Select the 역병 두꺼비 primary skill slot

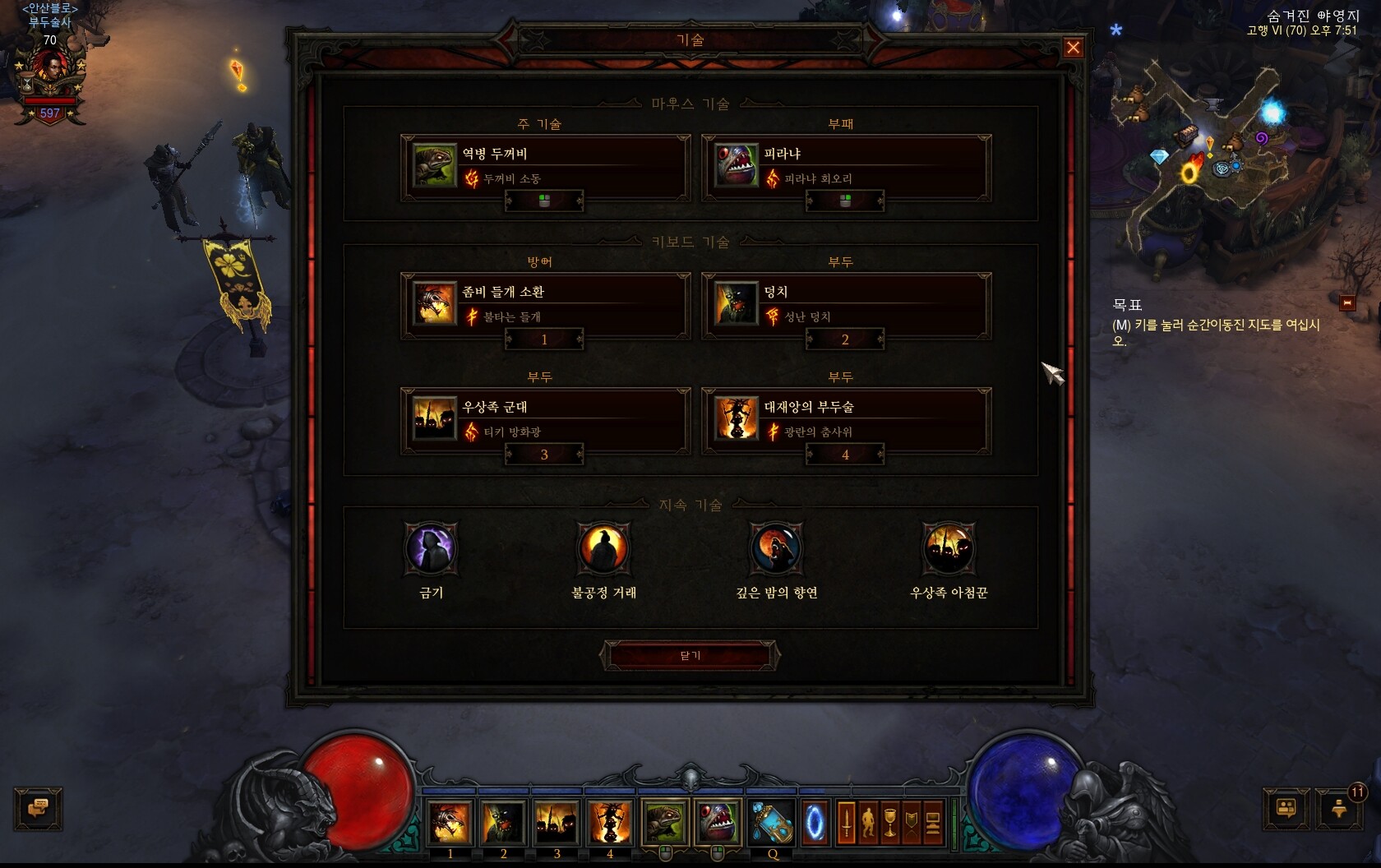point(544,167)
